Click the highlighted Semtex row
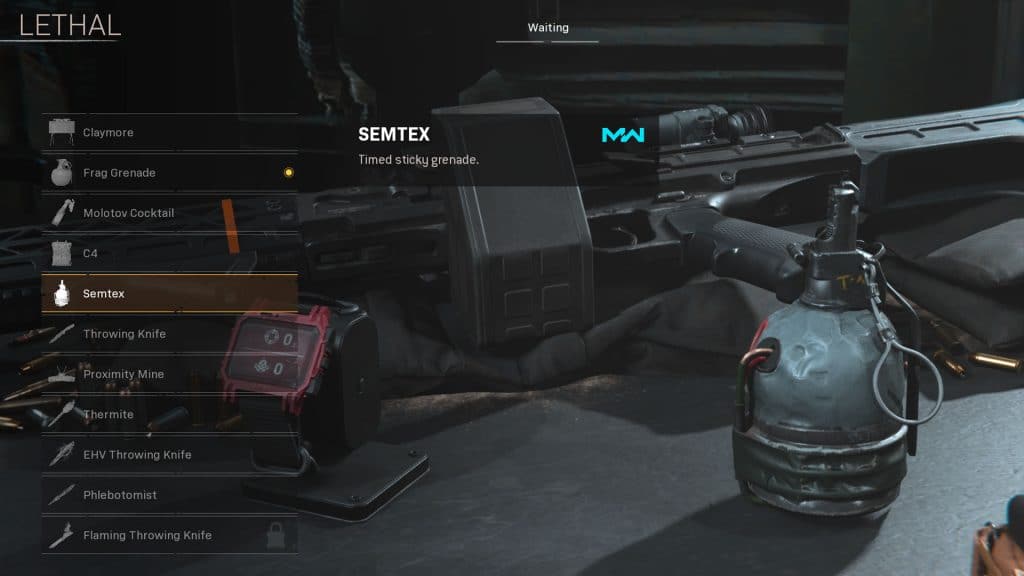The height and width of the screenshot is (576, 1024). point(169,294)
